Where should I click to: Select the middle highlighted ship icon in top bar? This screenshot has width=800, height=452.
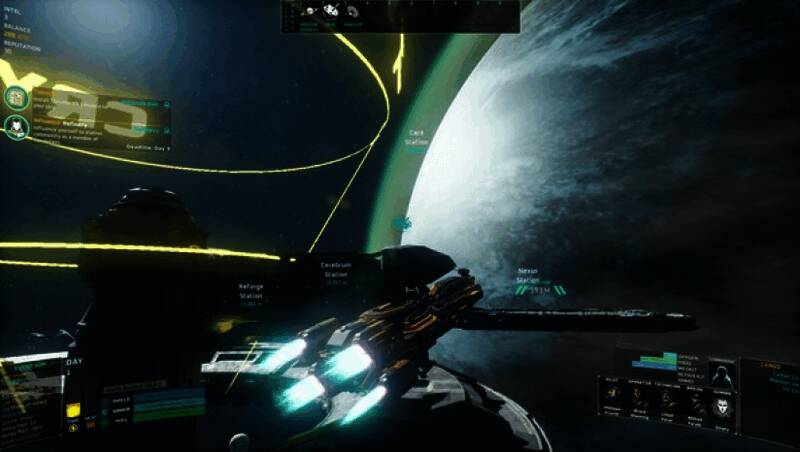(x=331, y=12)
